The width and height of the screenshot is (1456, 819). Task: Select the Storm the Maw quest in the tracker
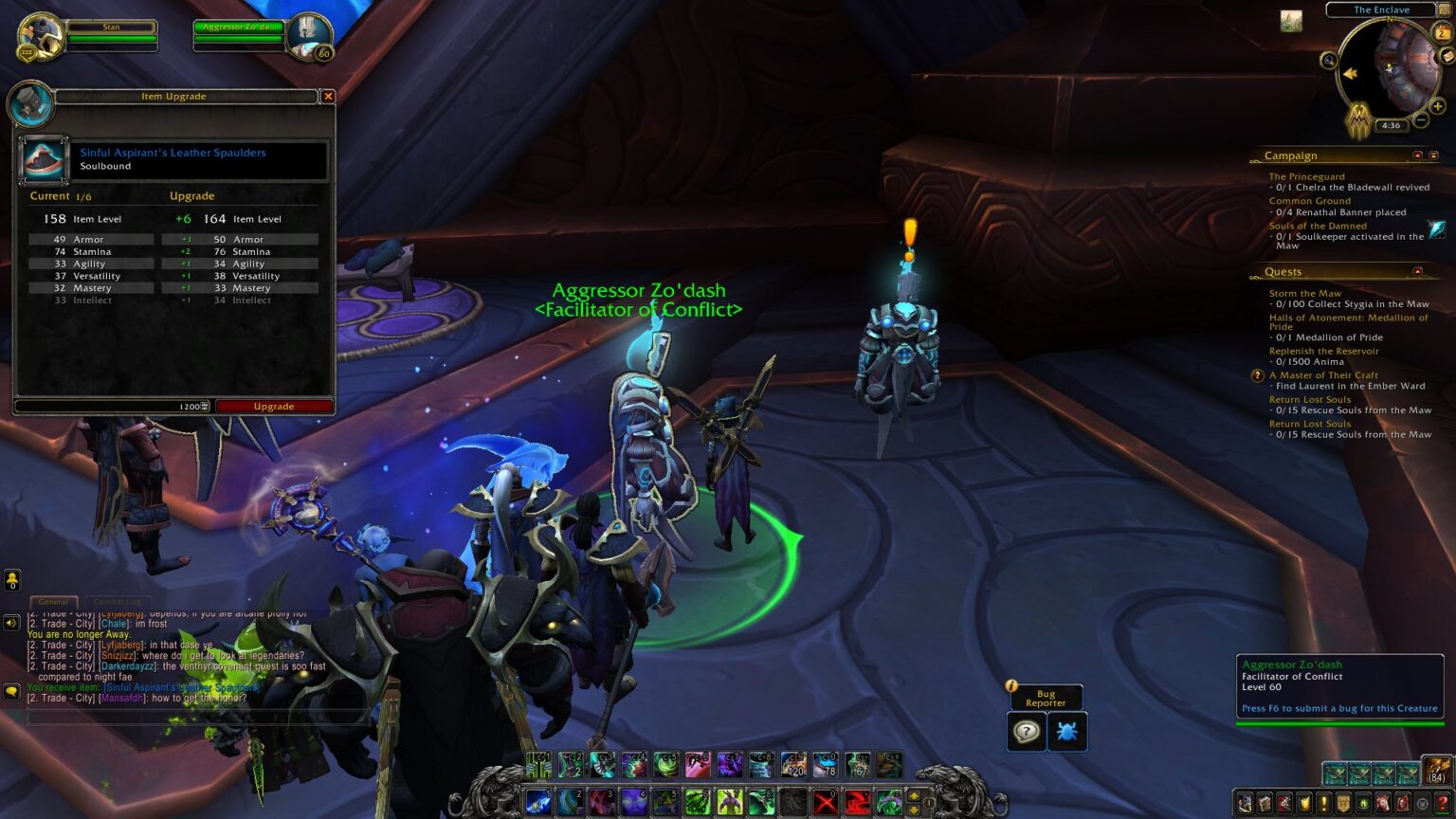[x=1304, y=293]
